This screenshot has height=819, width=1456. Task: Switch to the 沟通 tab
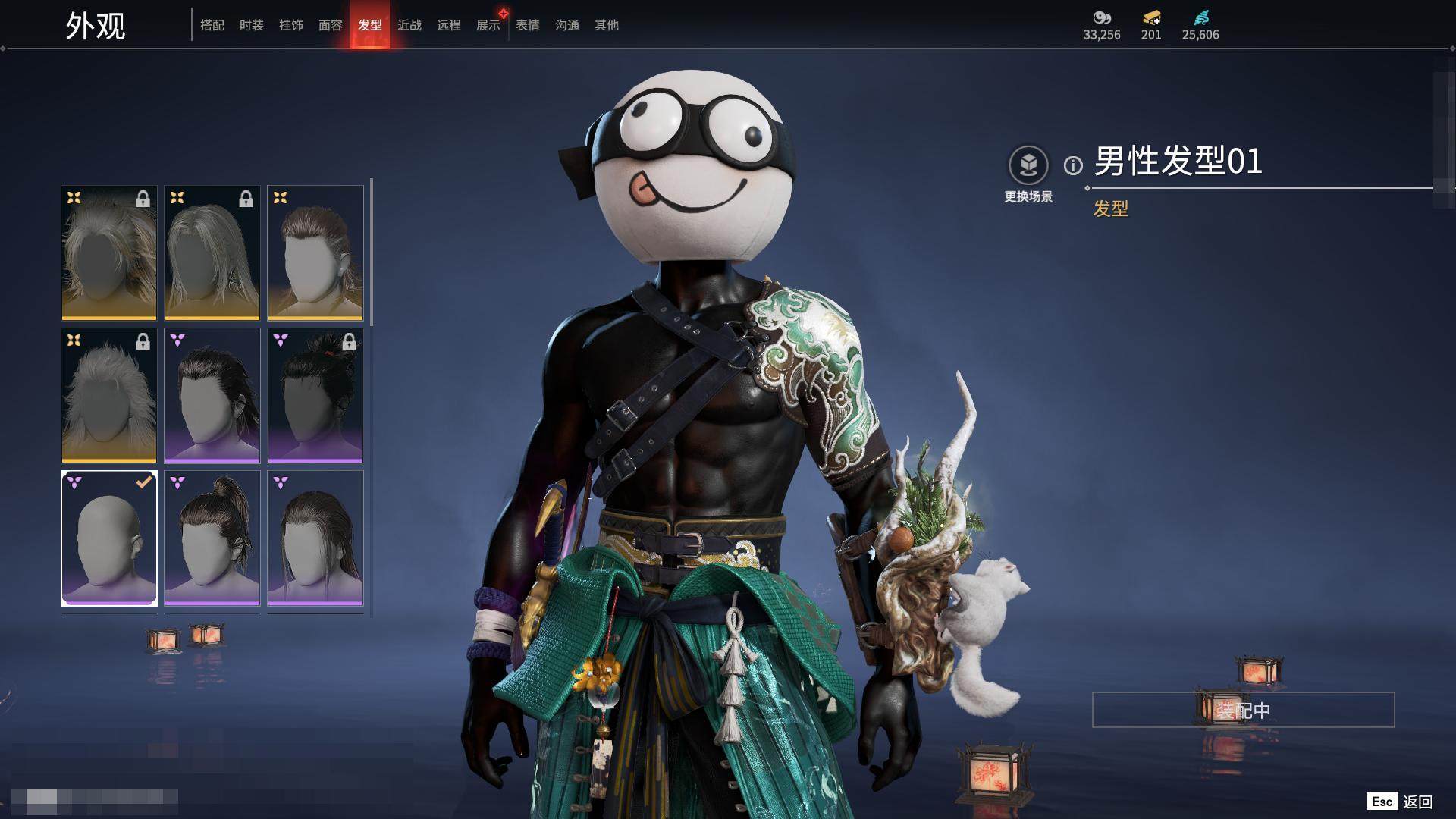(x=567, y=25)
